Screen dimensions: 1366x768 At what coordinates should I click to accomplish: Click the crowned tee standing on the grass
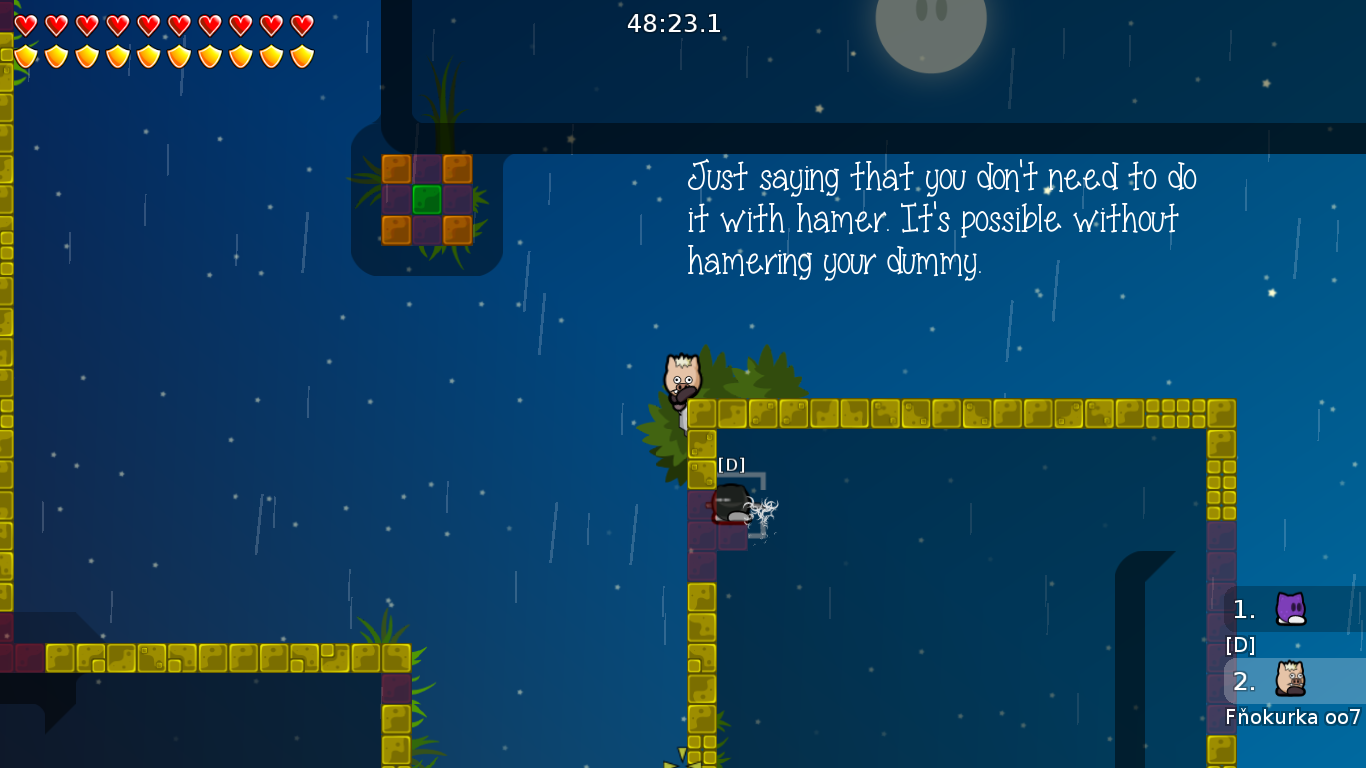pos(681,378)
